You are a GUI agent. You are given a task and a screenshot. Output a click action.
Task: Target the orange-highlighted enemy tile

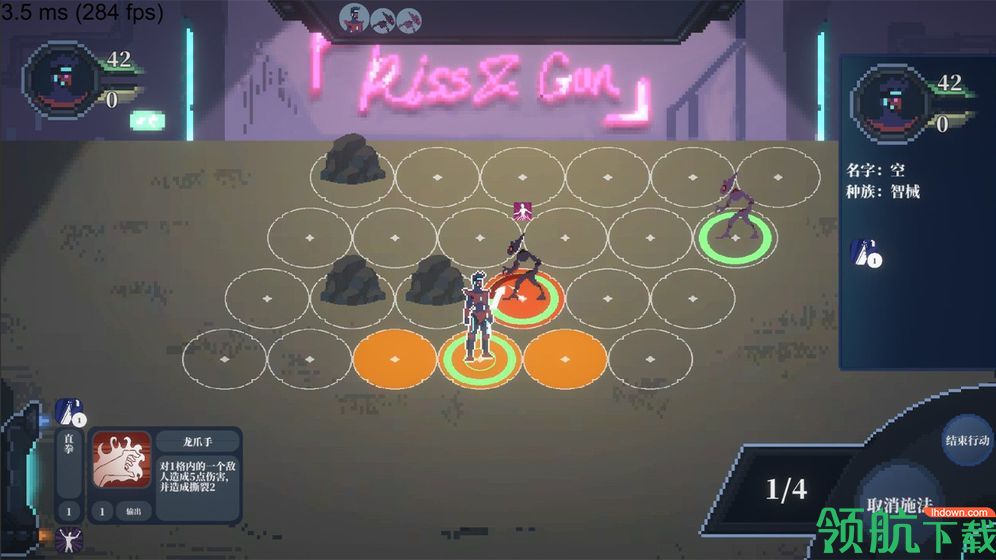point(524,298)
